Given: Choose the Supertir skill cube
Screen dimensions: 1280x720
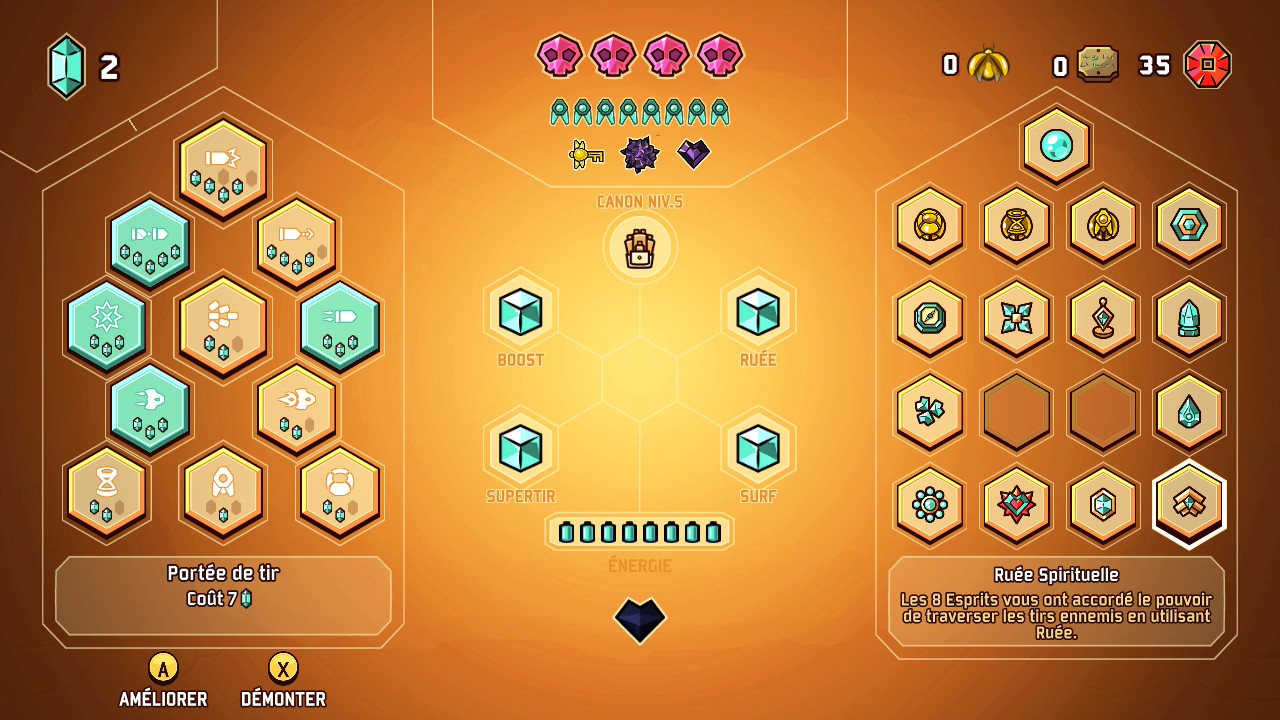Looking at the screenshot, I should 520,447.
